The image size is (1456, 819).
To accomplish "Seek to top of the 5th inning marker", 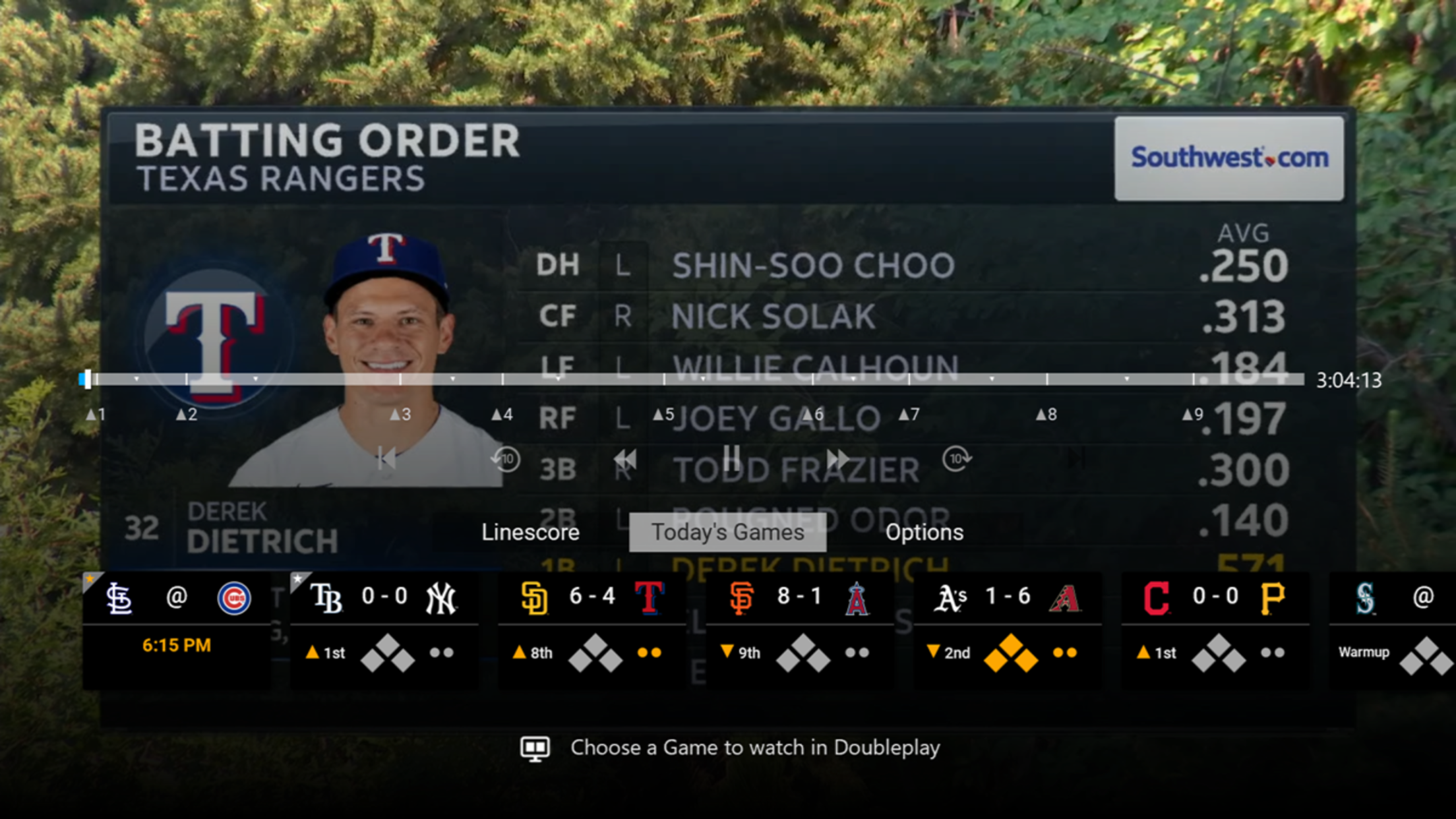I will [663, 414].
